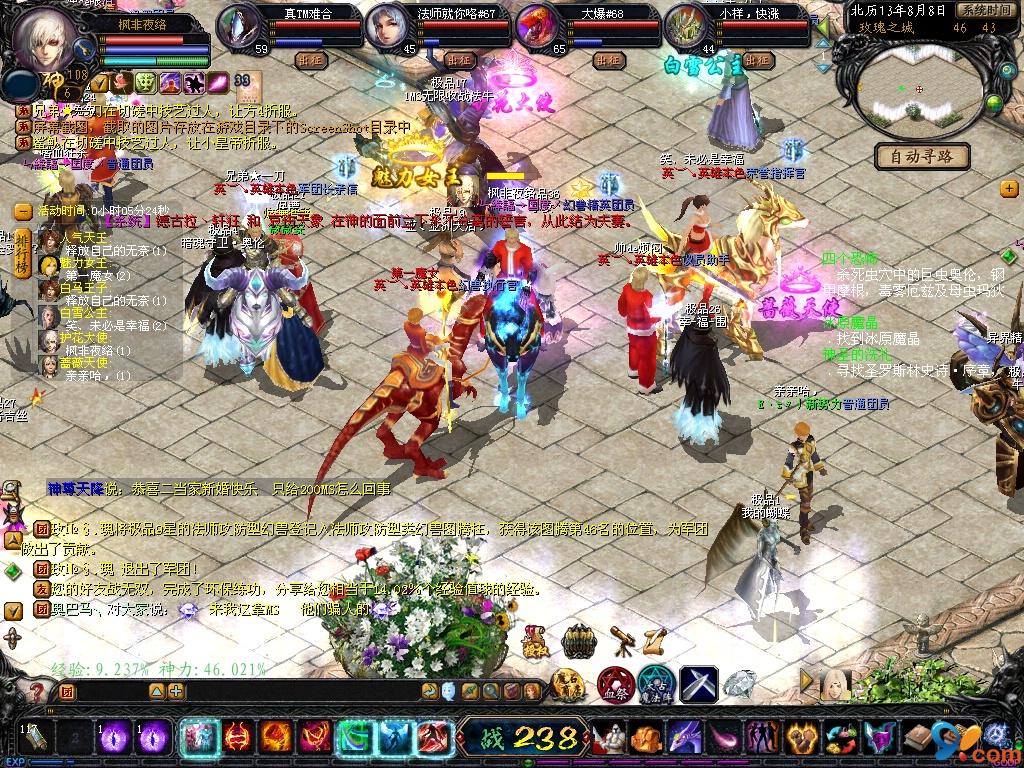Open the 排行榜 ranking tab
Viewport: 1024px width, 768px height.
(20, 253)
